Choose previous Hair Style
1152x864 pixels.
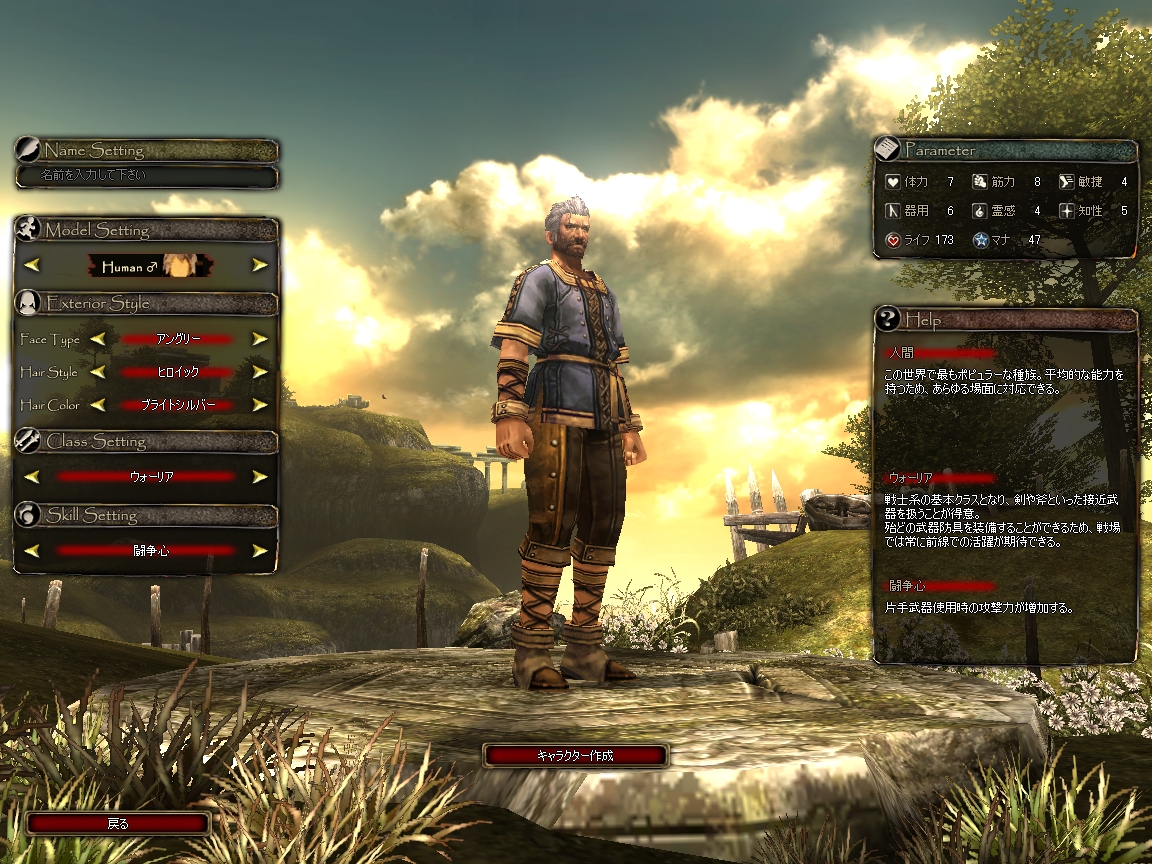point(97,372)
